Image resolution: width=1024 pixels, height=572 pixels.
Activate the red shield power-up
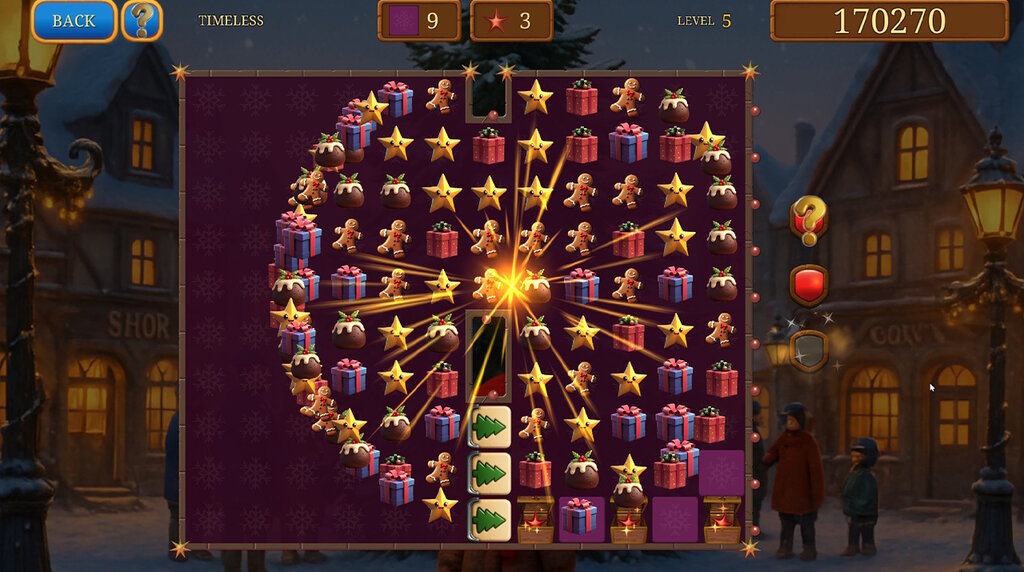click(x=809, y=285)
